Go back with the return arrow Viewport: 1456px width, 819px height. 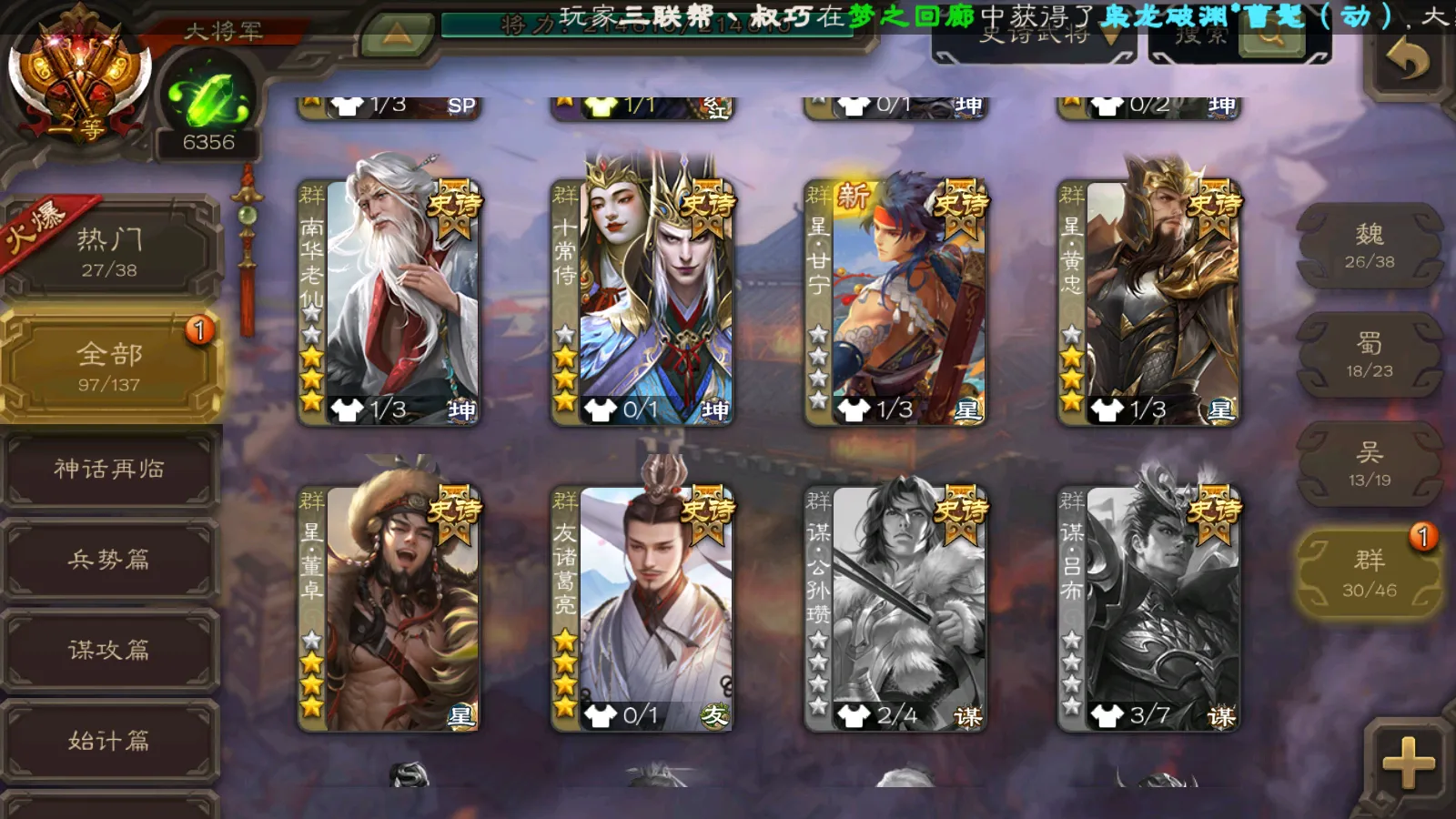pyautogui.click(x=1407, y=61)
